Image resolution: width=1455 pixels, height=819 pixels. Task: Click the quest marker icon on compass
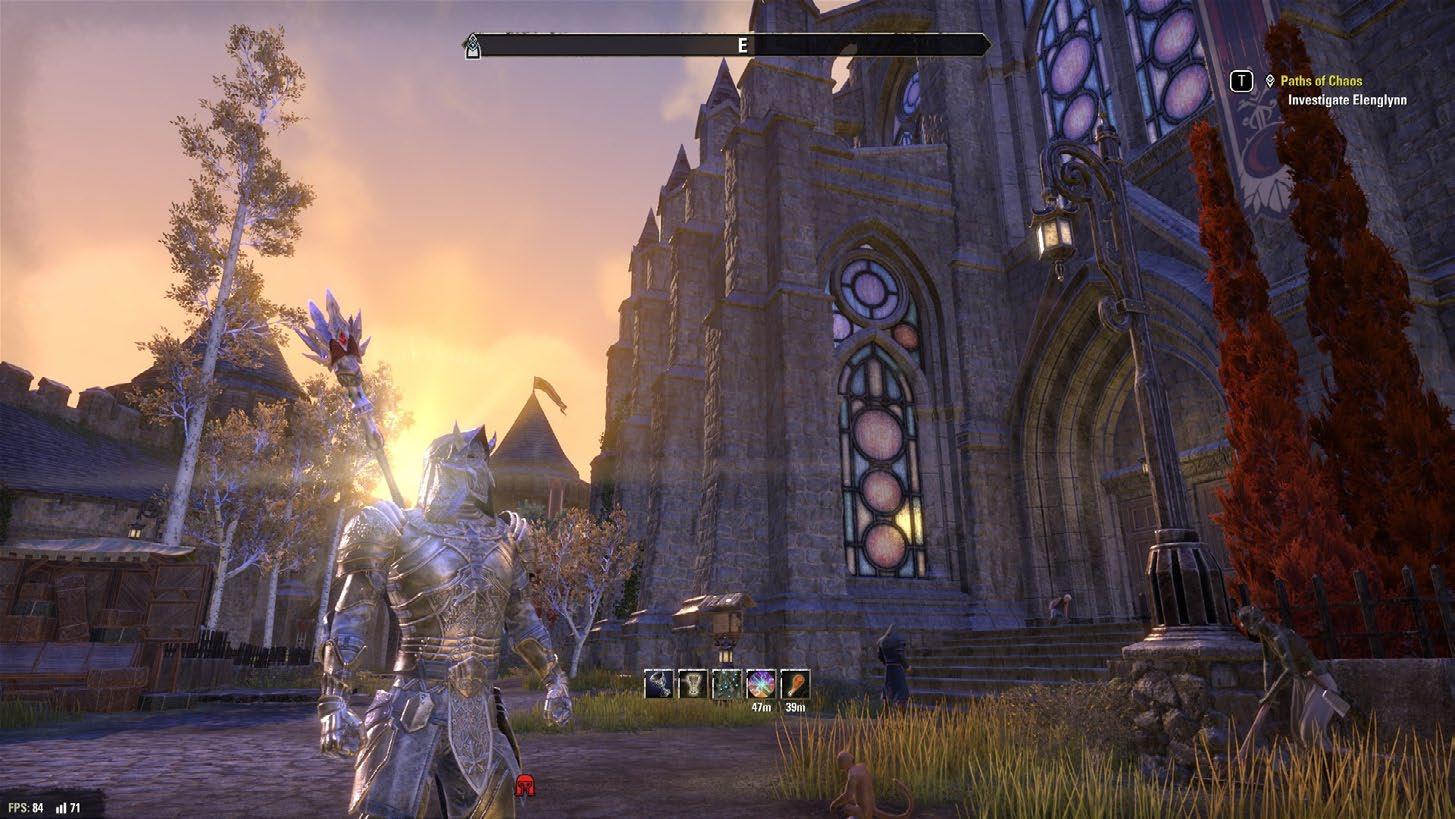pyautogui.click(x=472, y=46)
